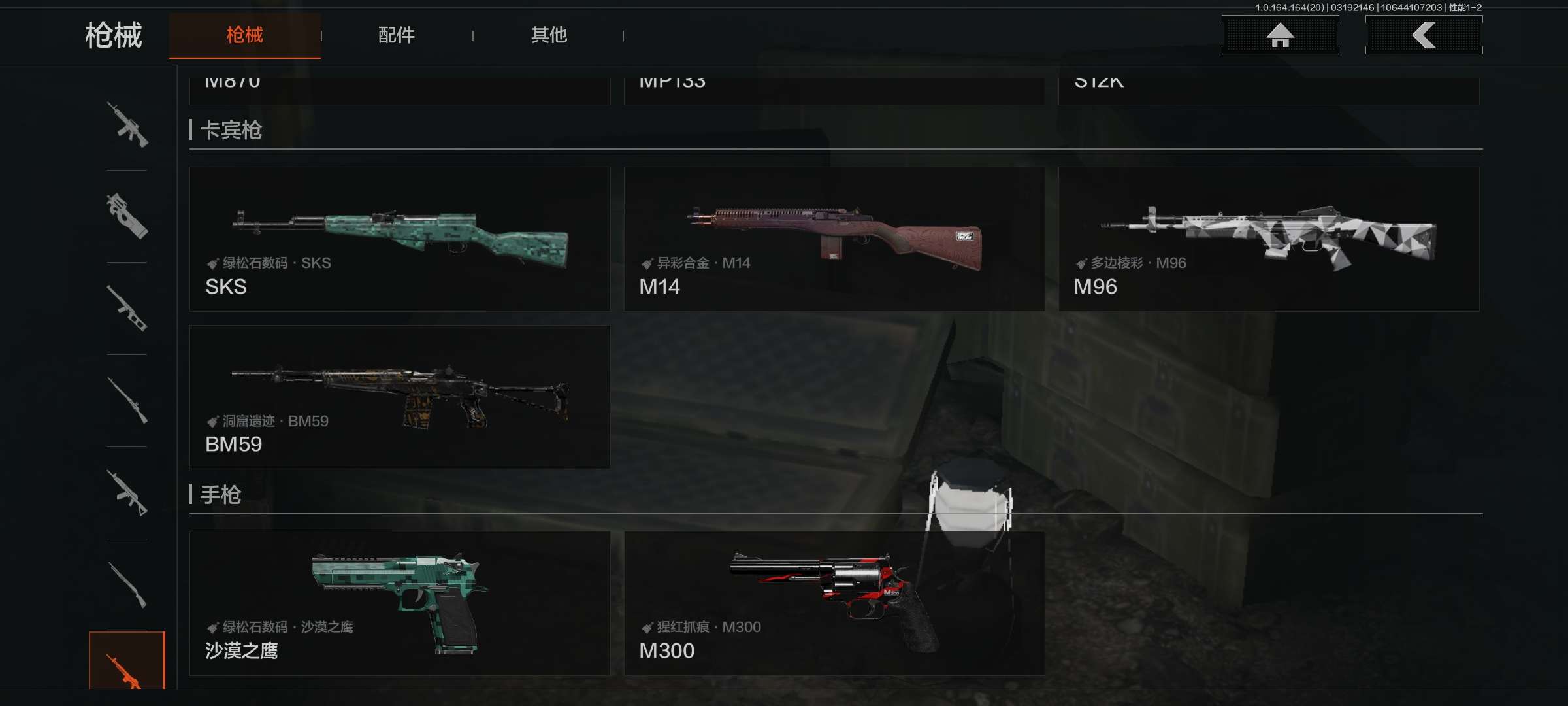This screenshot has height=706, width=1568.
Task: Select the white polygon M96 card
Action: (1268, 239)
